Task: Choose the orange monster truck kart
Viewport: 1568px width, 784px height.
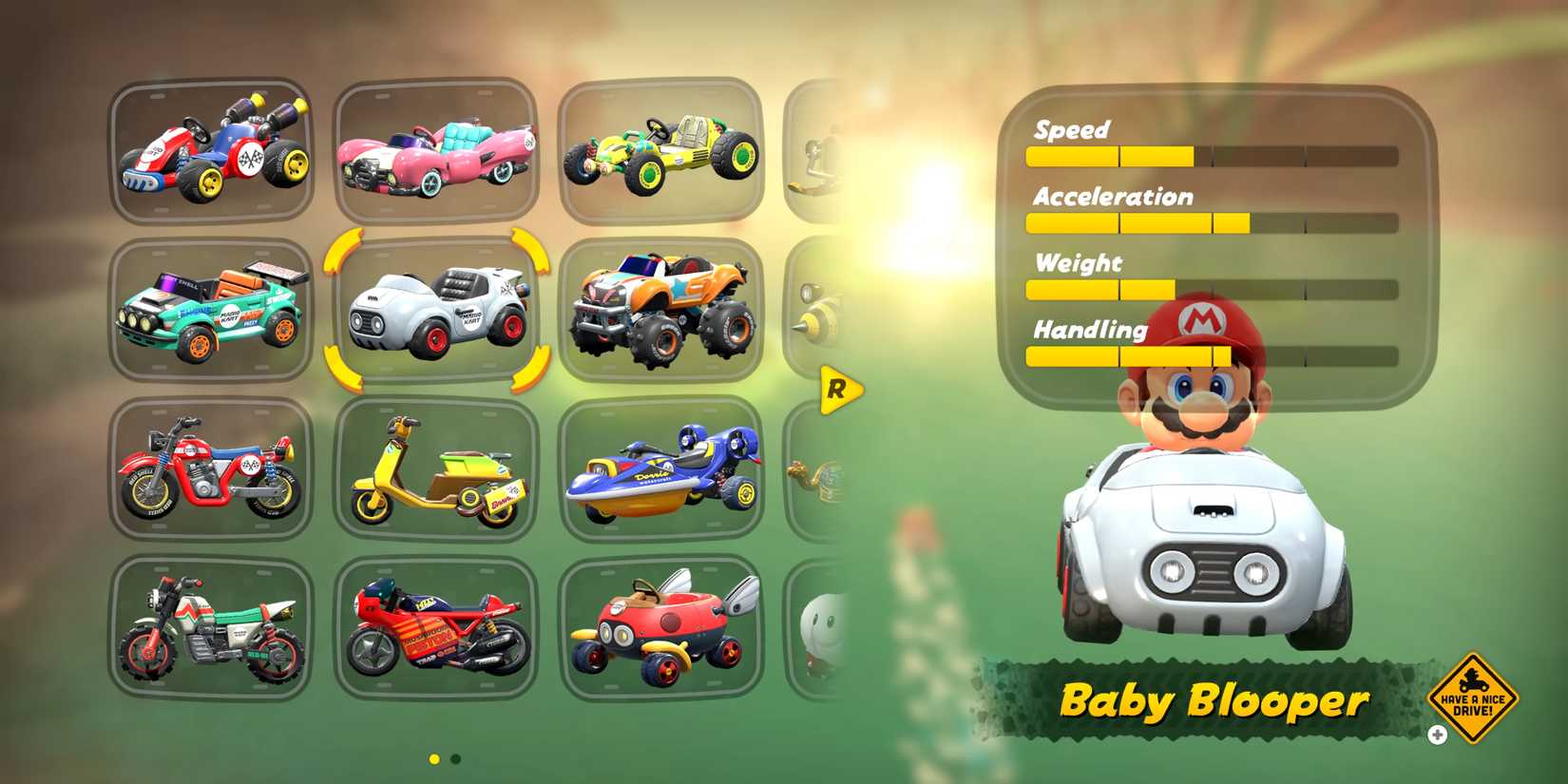Action: [x=662, y=309]
